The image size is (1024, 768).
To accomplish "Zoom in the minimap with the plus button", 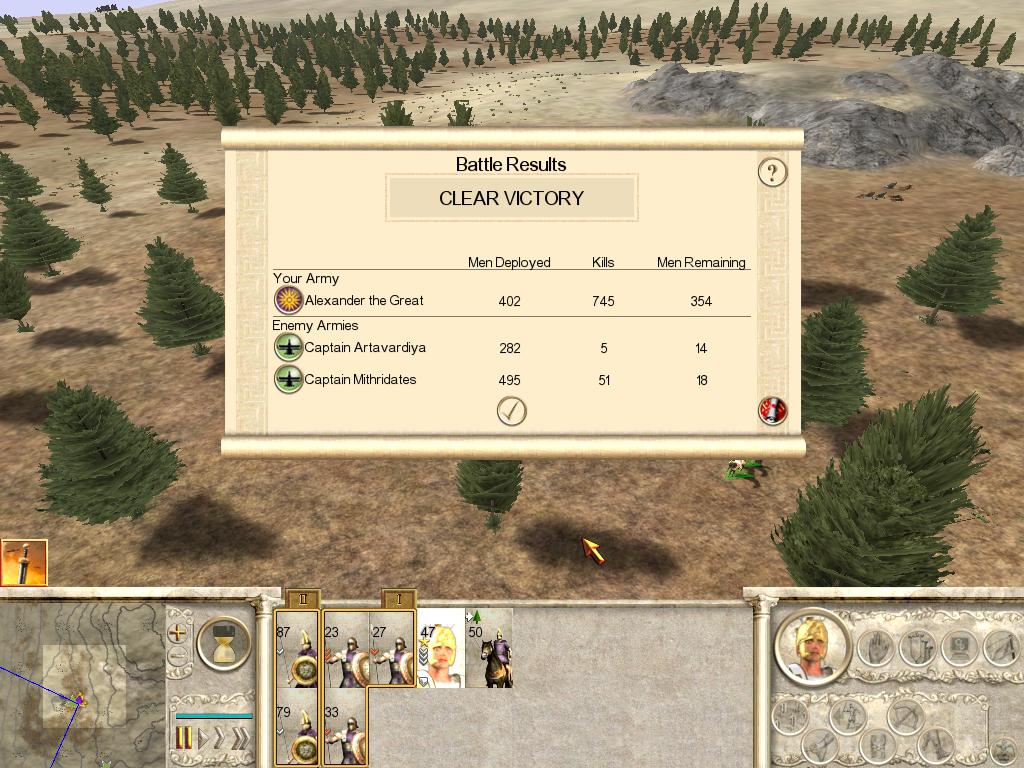I will point(177,633).
